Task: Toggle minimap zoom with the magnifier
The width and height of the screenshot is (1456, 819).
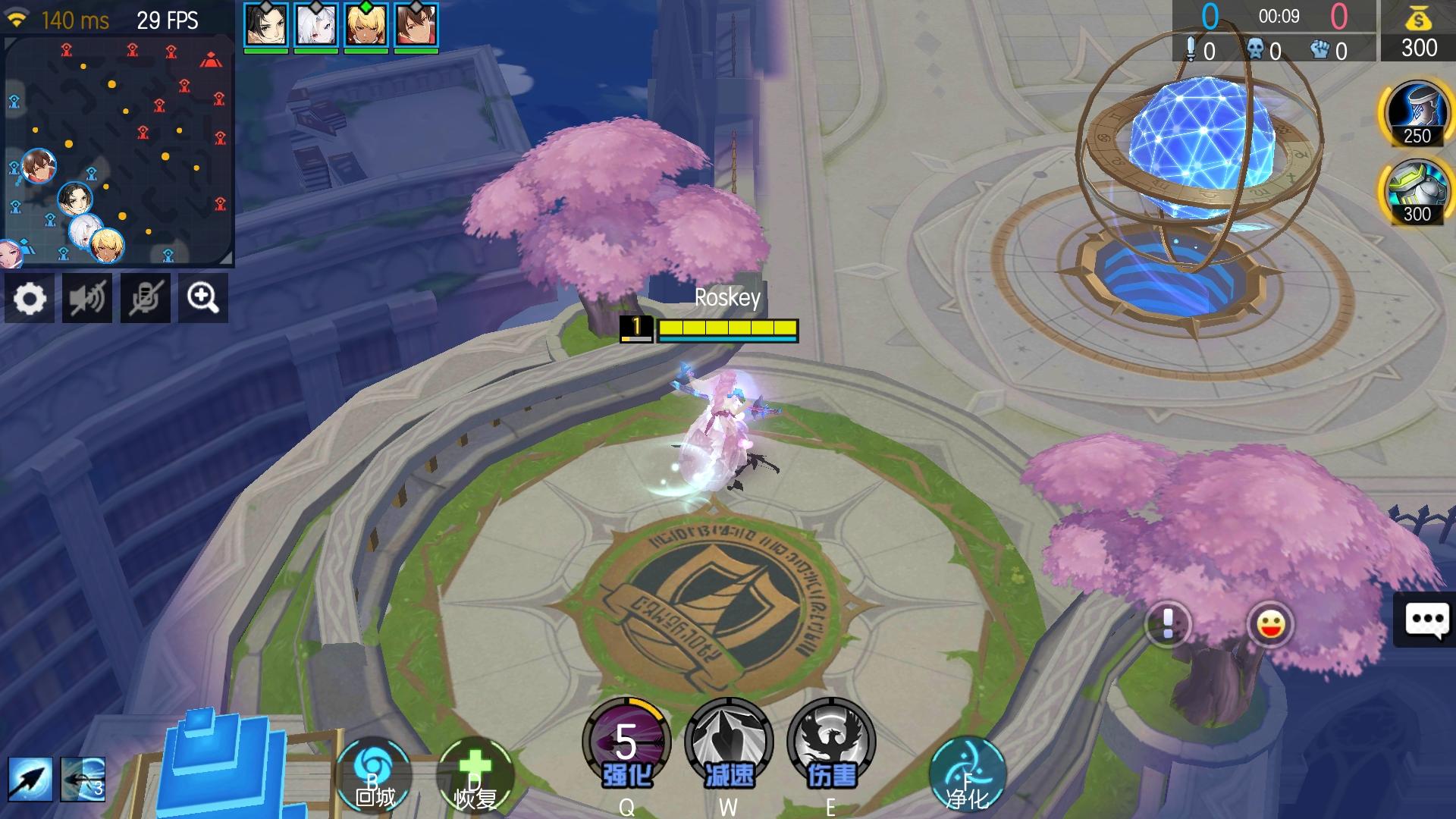Action: pos(202,297)
